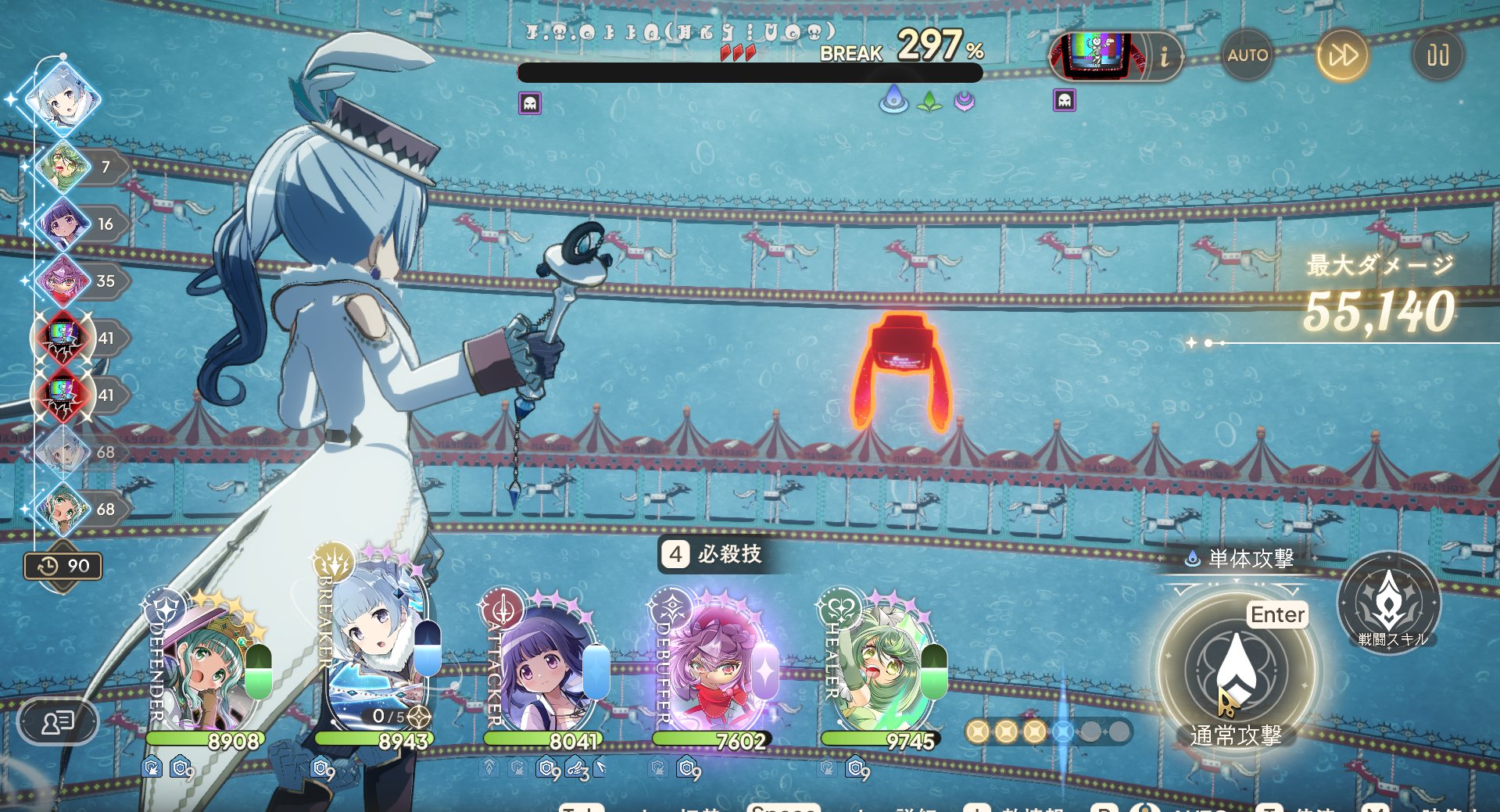This screenshot has height=812, width=1500.
Task: Click the turn-order portrait numbered 35
Action: [x=61, y=281]
